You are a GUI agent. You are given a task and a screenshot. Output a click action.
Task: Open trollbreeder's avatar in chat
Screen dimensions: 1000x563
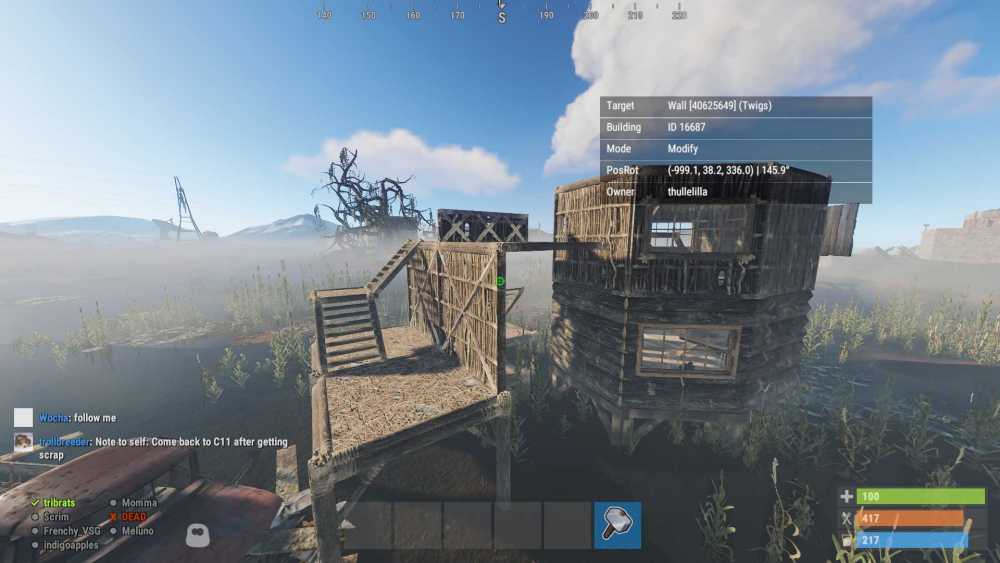[23, 442]
